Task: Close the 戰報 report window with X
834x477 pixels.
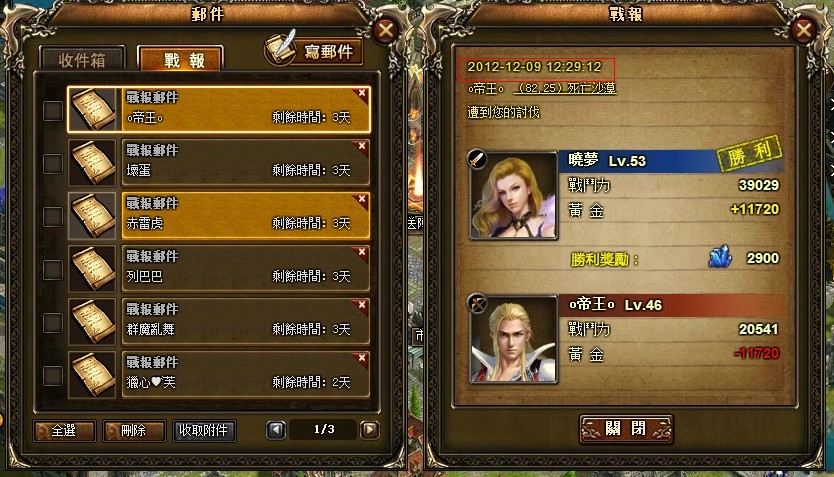Action: [x=803, y=30]
